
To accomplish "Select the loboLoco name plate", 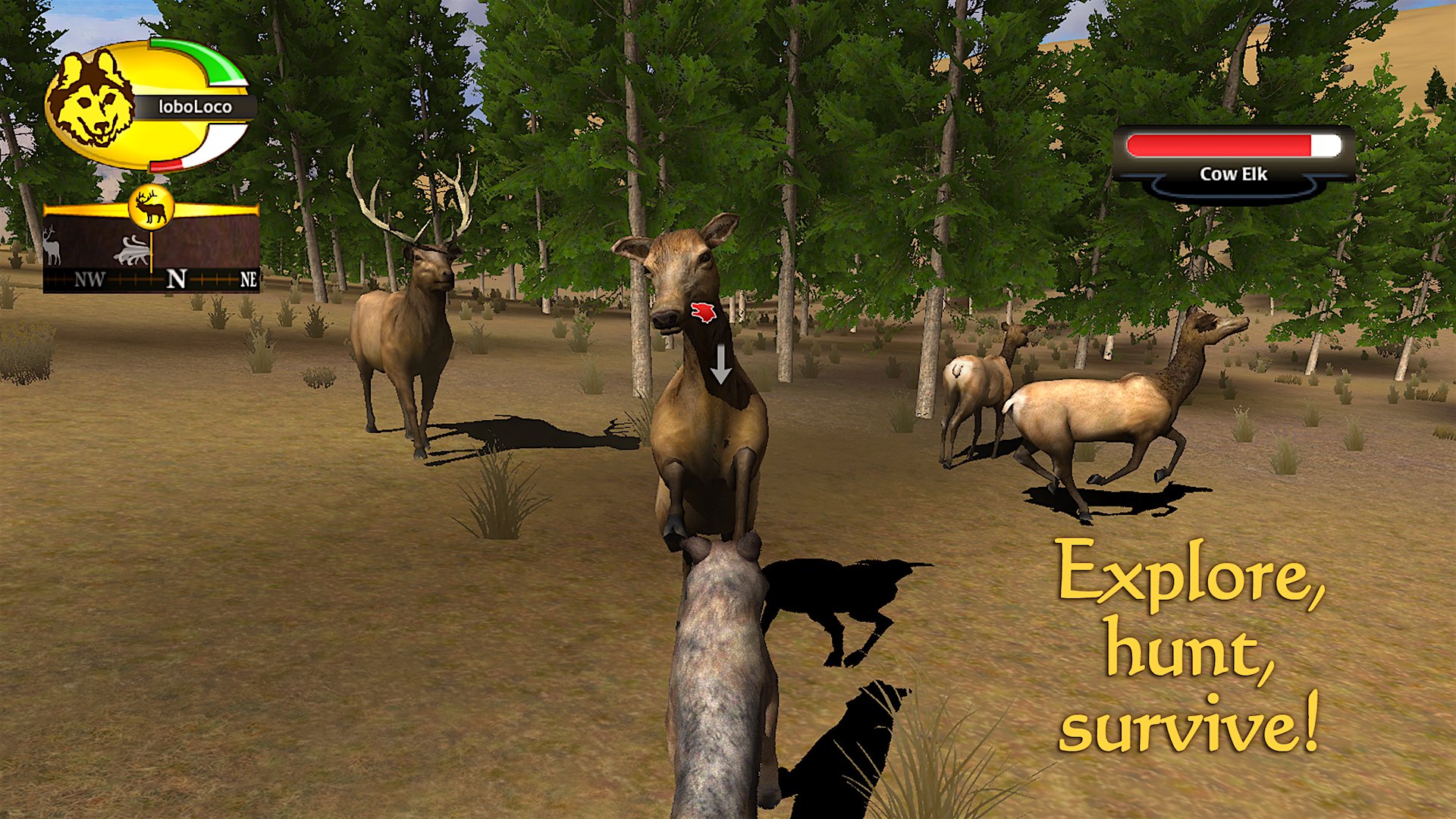I will (196, 106).
